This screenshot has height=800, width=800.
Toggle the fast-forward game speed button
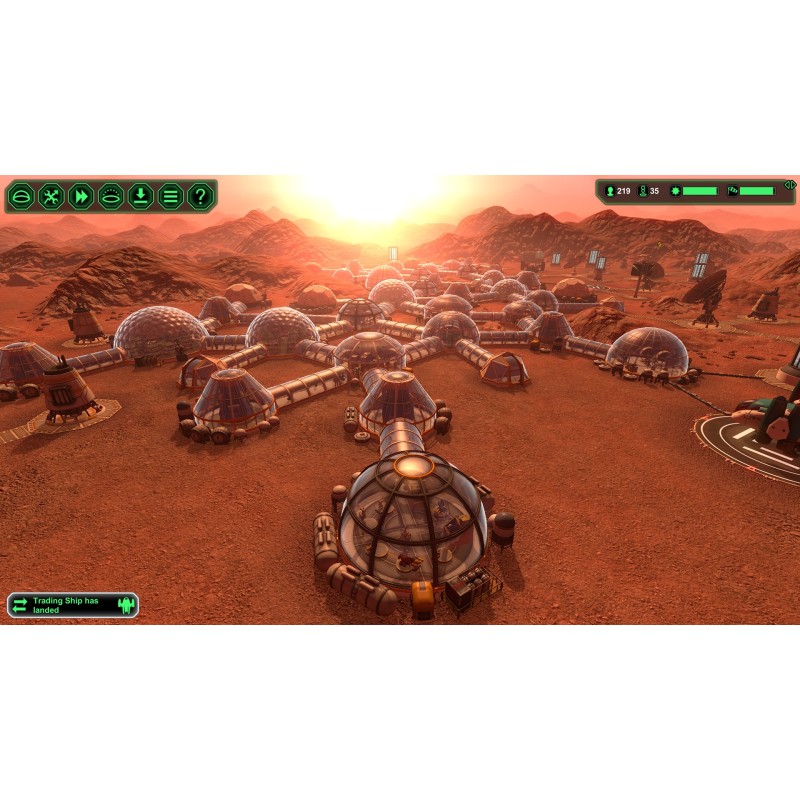pos(81,196)
